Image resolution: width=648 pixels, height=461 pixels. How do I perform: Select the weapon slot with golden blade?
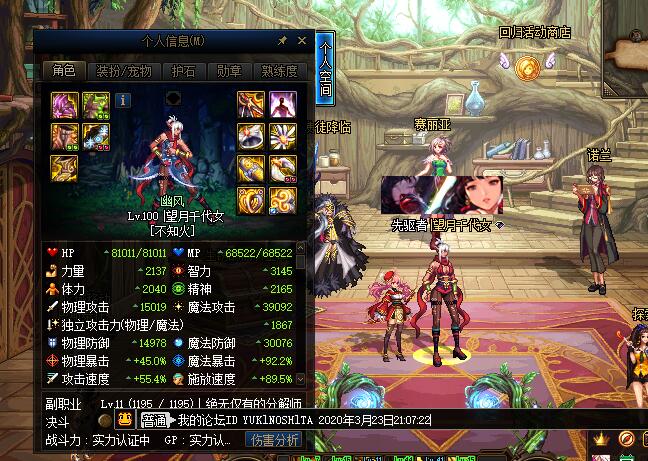pyautogui.click(x=251, y=105)
